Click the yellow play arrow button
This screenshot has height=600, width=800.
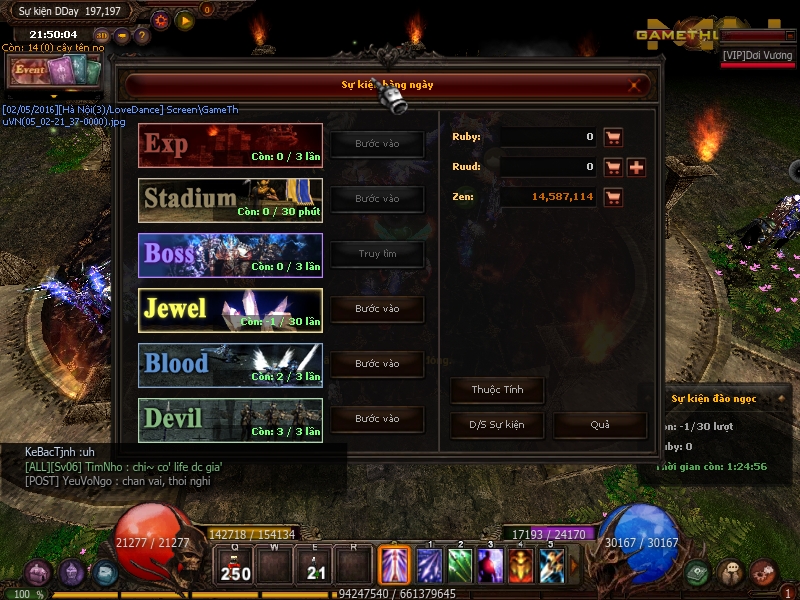click(x=185, y=19)
